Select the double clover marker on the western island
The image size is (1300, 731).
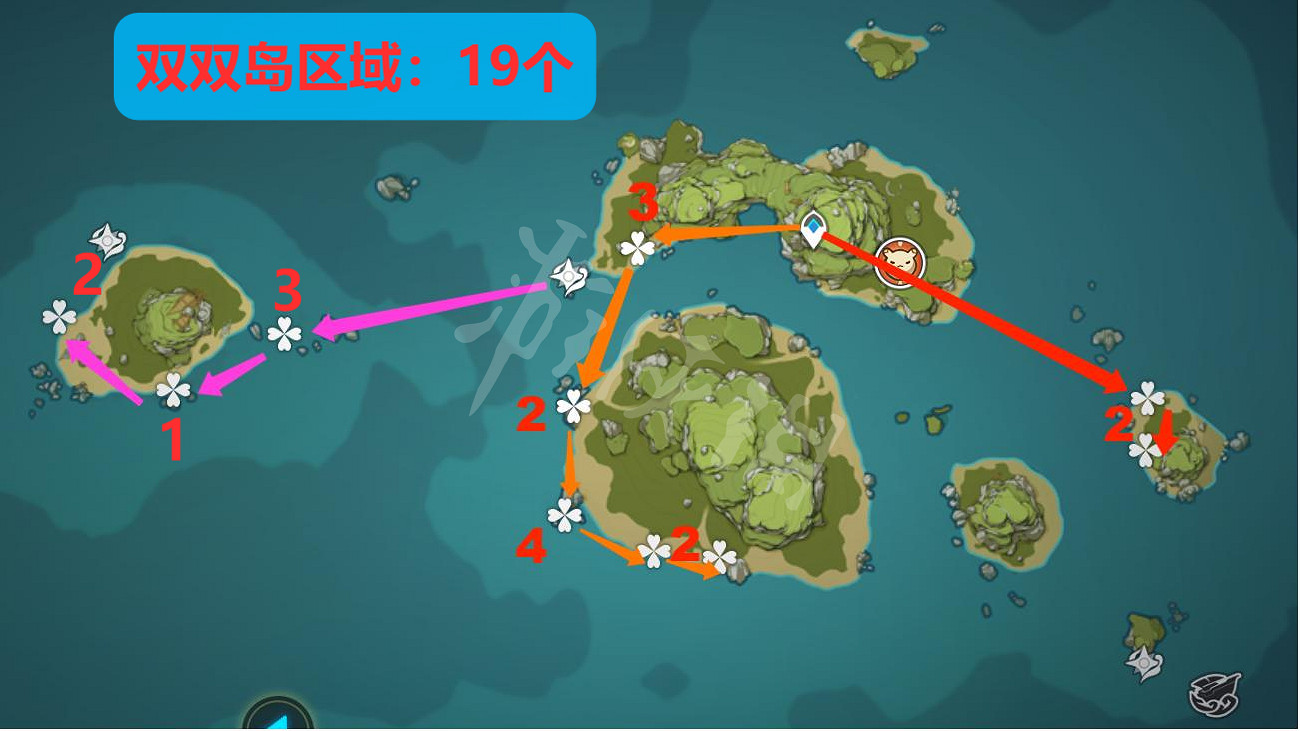(60, 318)
